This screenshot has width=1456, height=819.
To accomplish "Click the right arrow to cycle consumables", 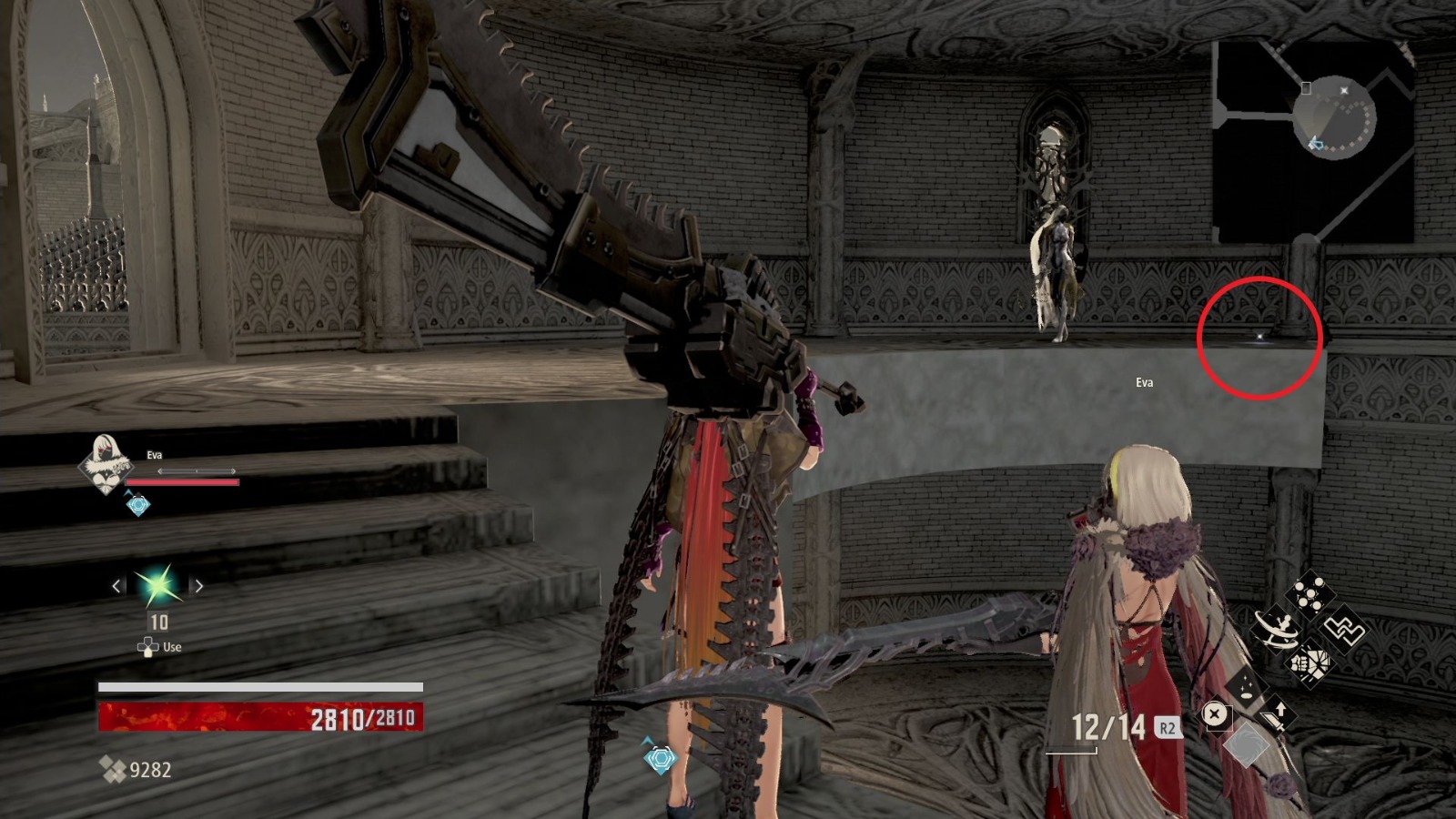I will (198, 587).
